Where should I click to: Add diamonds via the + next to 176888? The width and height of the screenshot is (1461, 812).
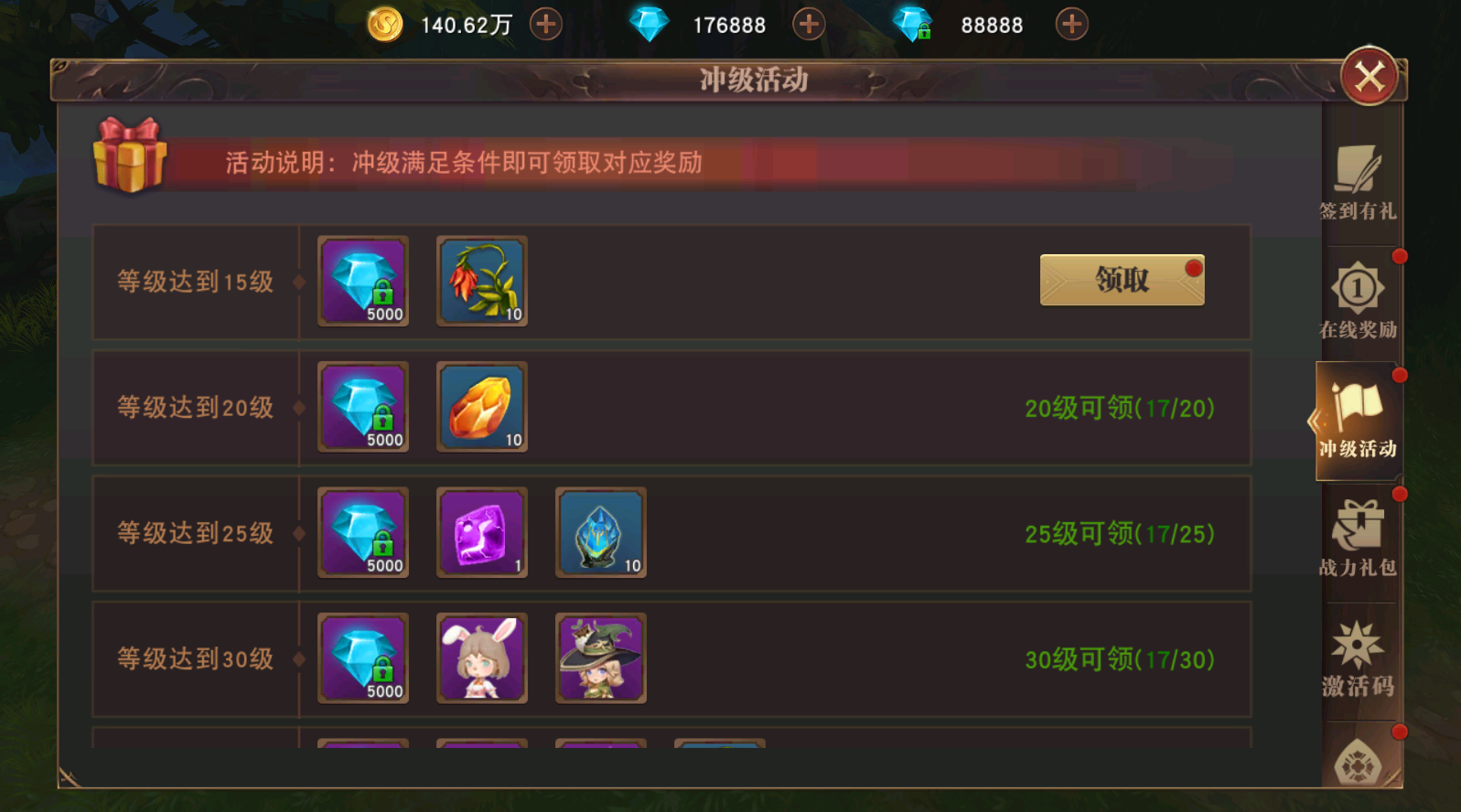808,24
